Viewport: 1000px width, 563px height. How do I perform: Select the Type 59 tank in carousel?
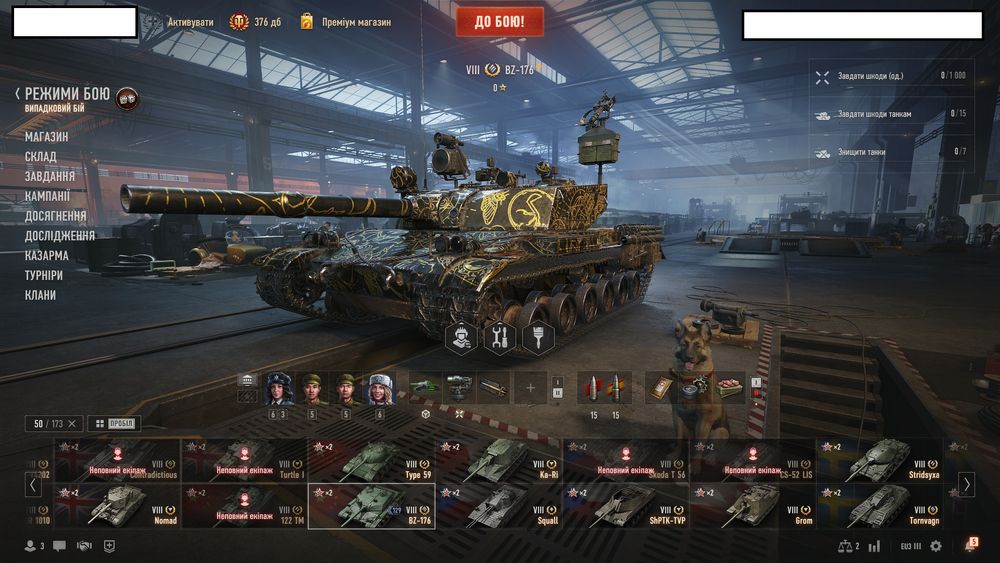coord(371,459)
